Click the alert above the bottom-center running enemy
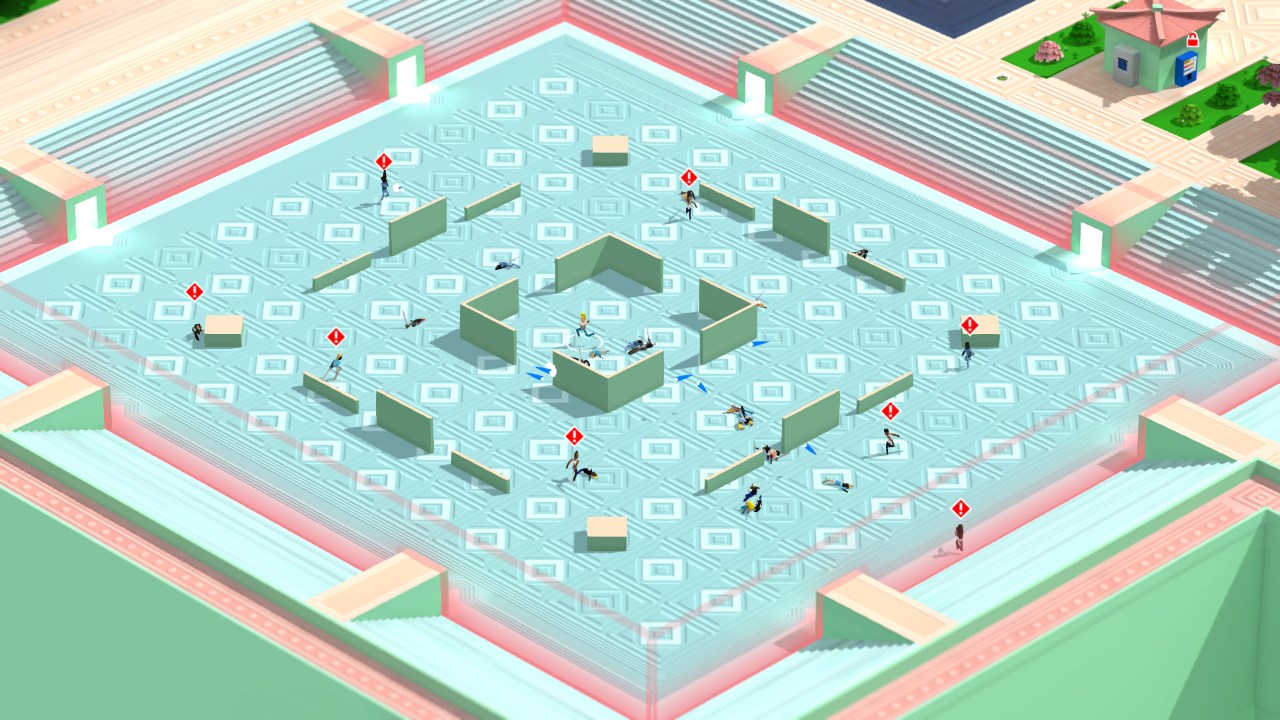 [573, 435]
